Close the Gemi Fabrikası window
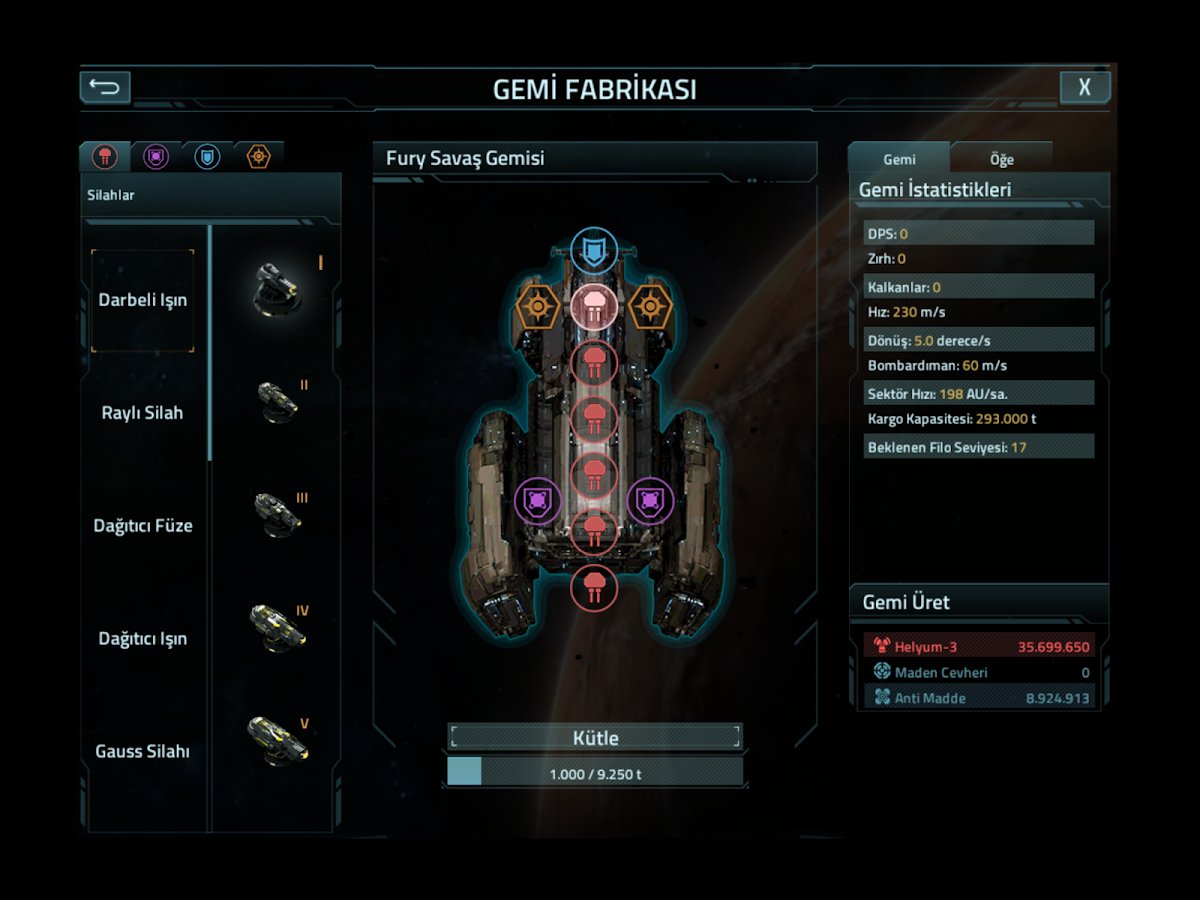Viewport: 1200px width, 900px height. (x=1084, y=87)
